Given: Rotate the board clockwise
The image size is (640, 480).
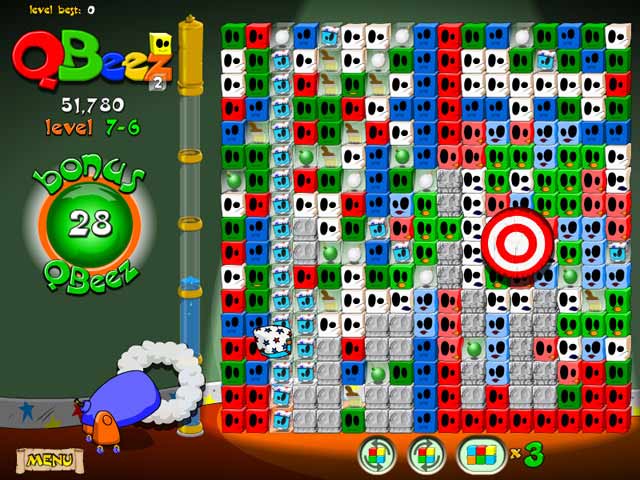Looking at the screenshot, I should tap(425, 456).
